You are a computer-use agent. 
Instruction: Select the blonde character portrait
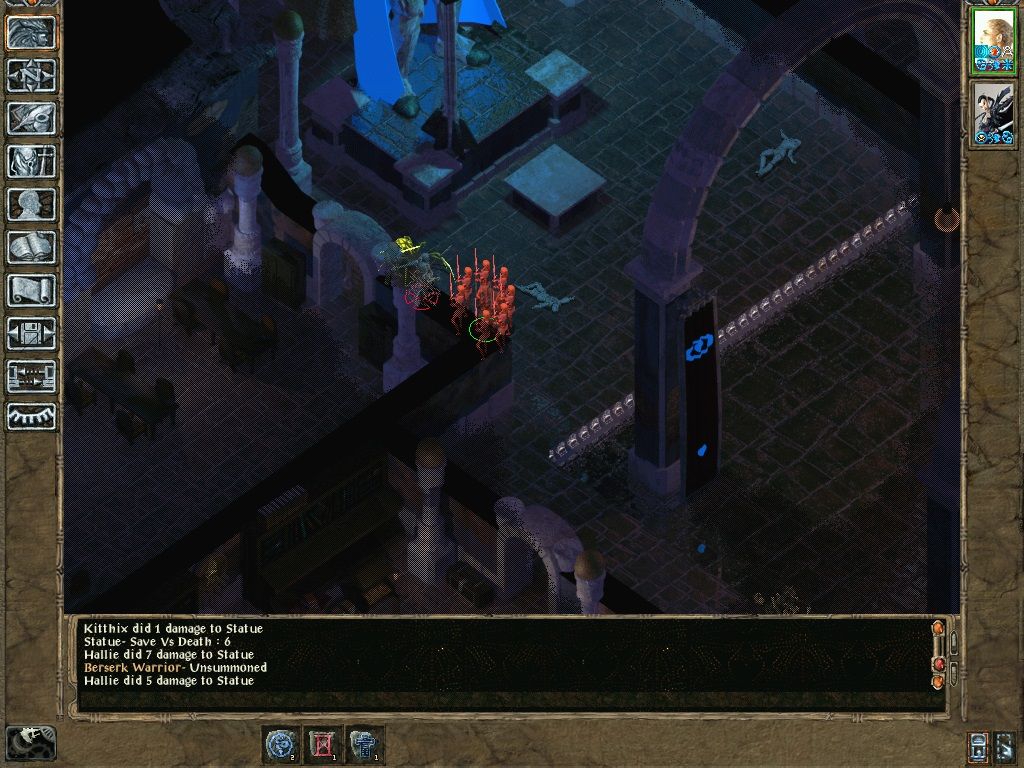coord(994,40)
